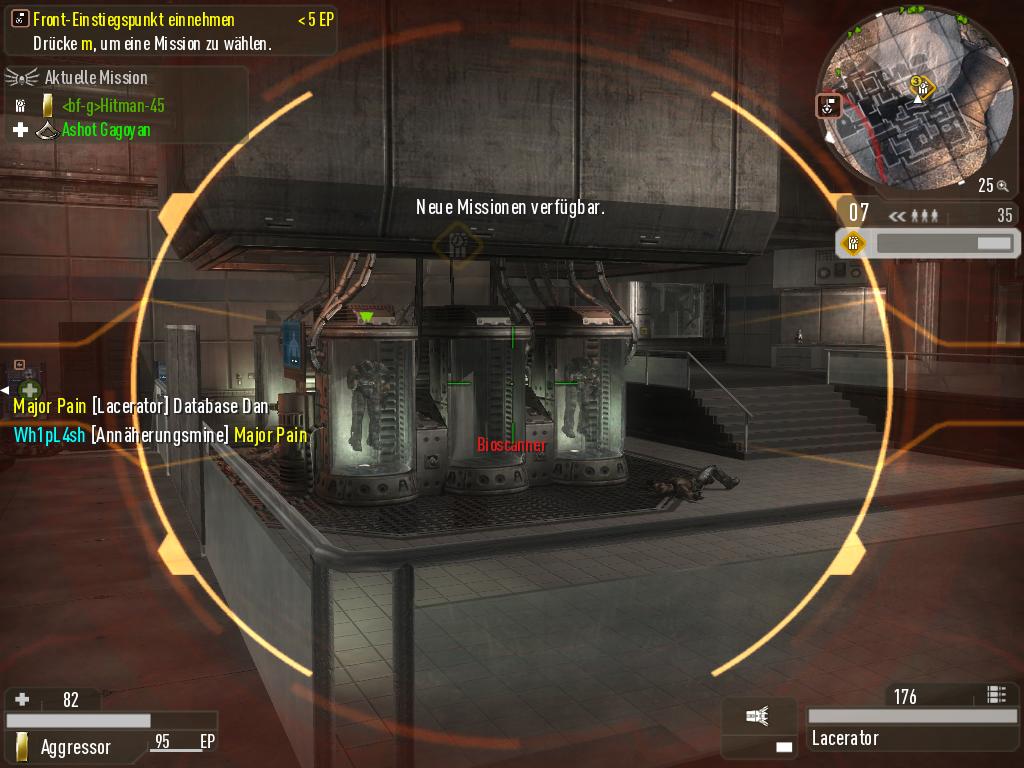The image size is (1024, 768).
Task: Select the yellow objective marker on minimap
Action: [x=921, y=88]
